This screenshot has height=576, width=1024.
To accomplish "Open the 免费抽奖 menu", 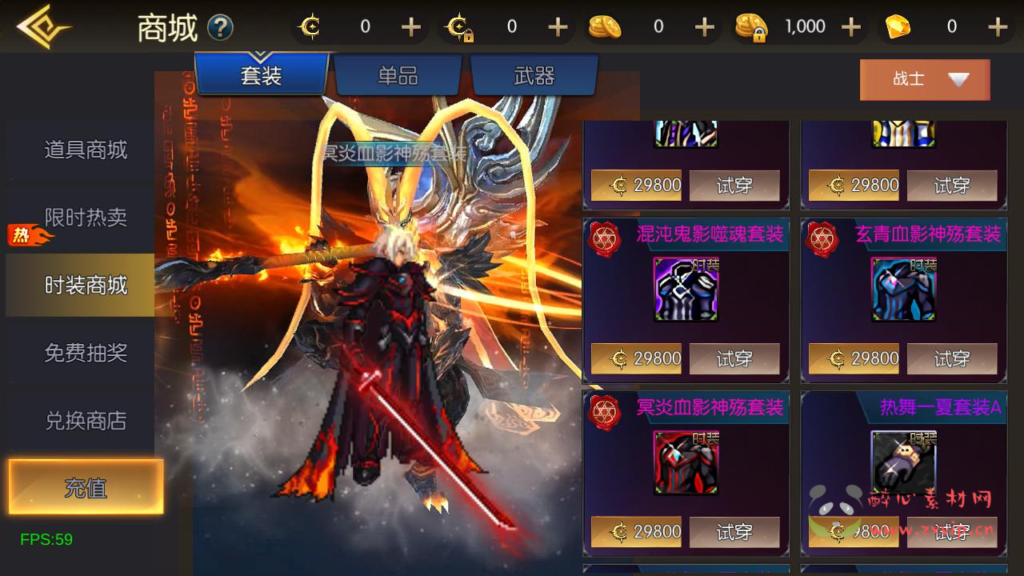I will click(x=85, y=353).
